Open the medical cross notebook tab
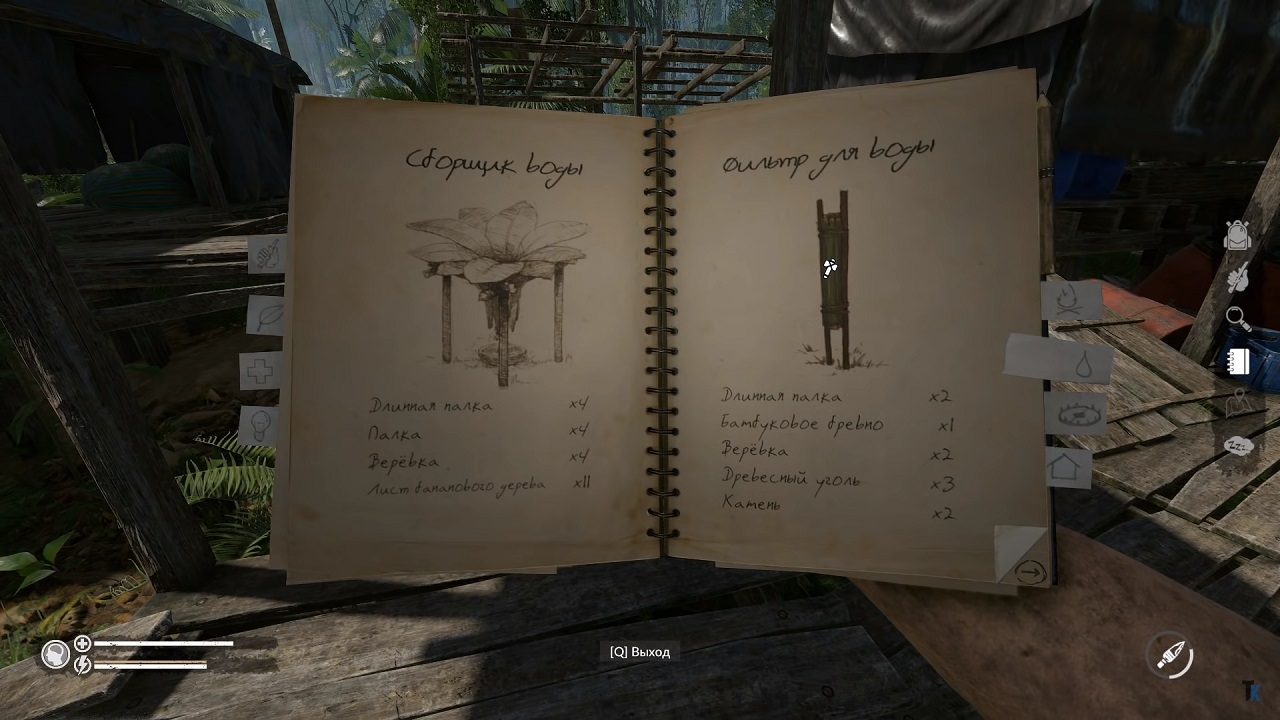 tap(260, 372)
